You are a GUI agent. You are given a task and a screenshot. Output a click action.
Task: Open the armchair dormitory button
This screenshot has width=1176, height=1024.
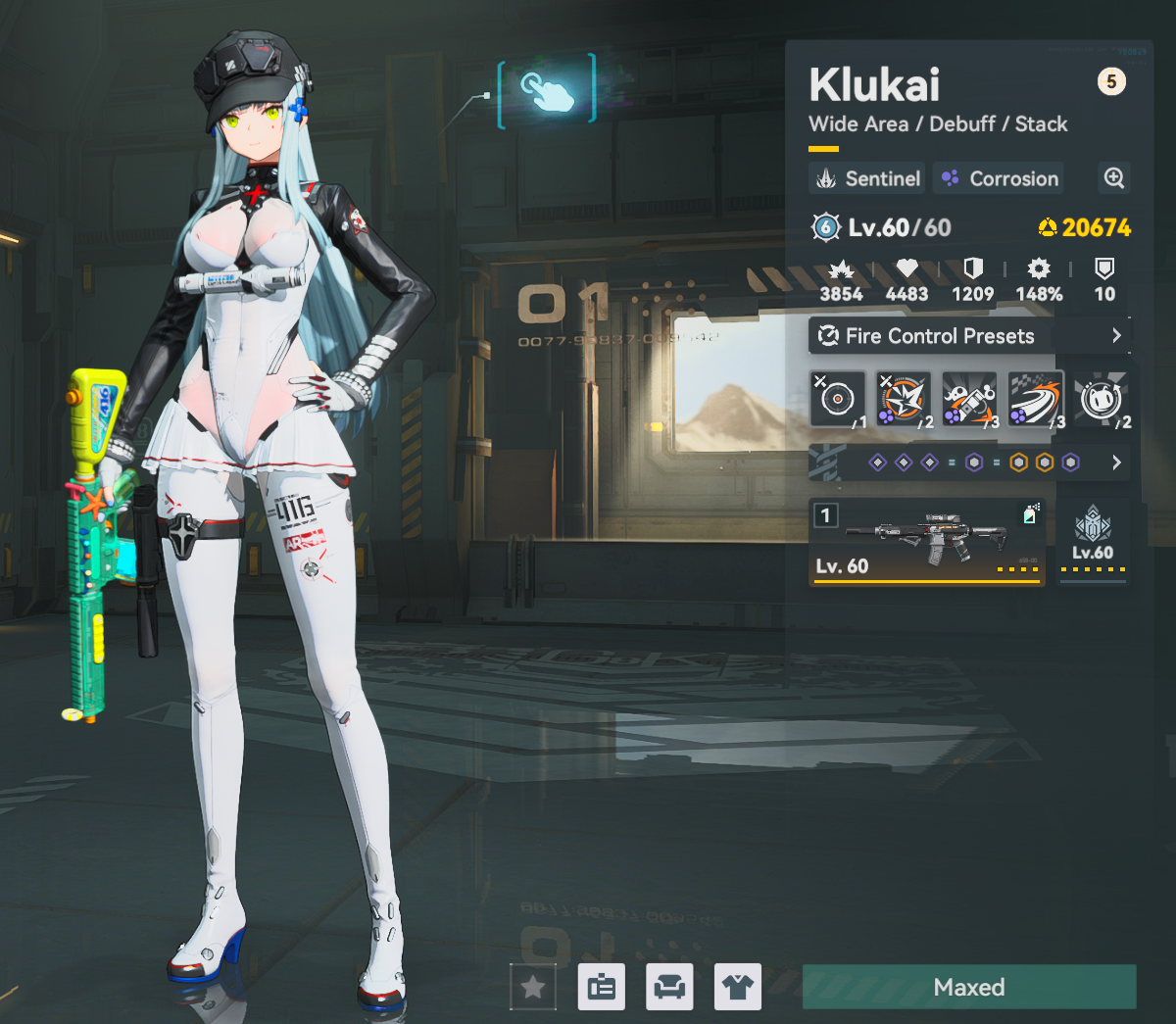point(669,987)
